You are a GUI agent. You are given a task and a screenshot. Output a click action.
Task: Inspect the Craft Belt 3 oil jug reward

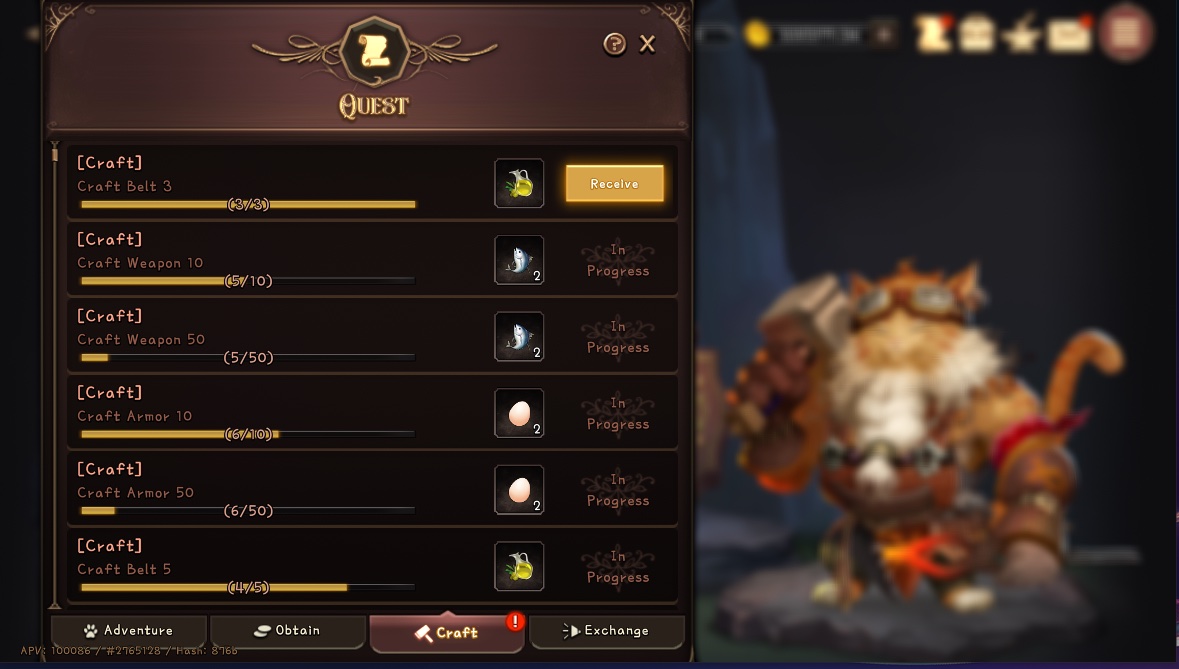tap(519, 184)
